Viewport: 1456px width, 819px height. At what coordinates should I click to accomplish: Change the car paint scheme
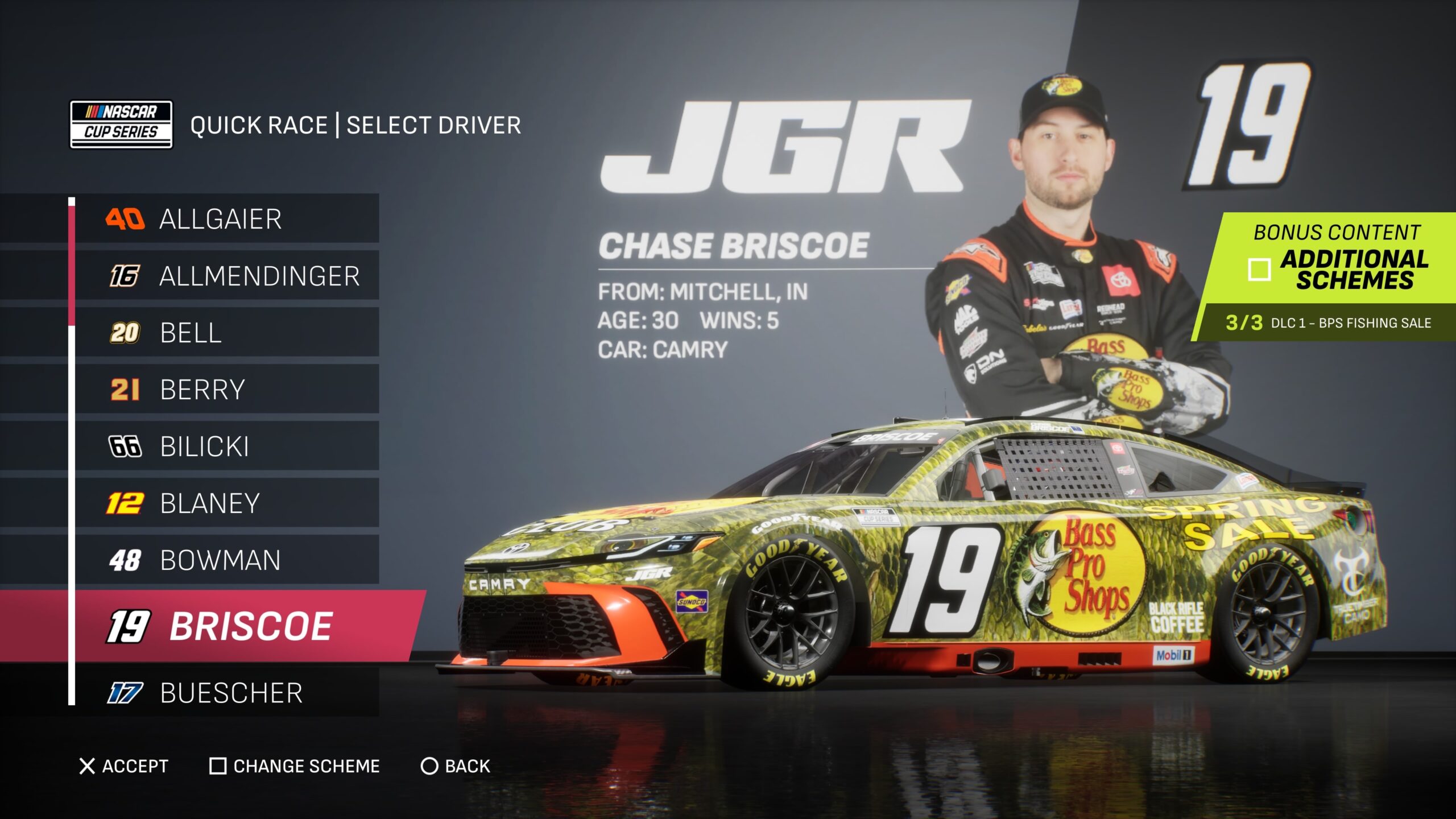click(295, 766)
